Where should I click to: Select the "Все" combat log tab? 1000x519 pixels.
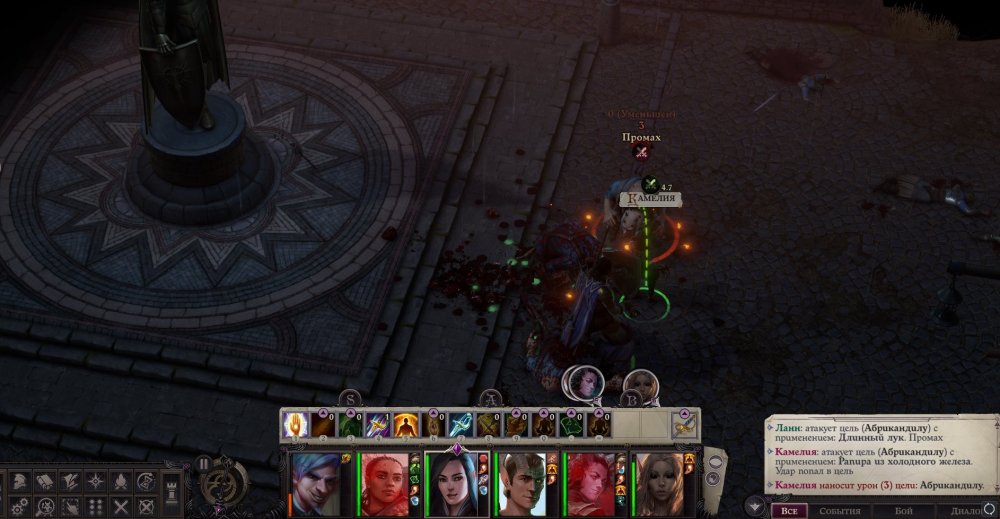point(789,511)
